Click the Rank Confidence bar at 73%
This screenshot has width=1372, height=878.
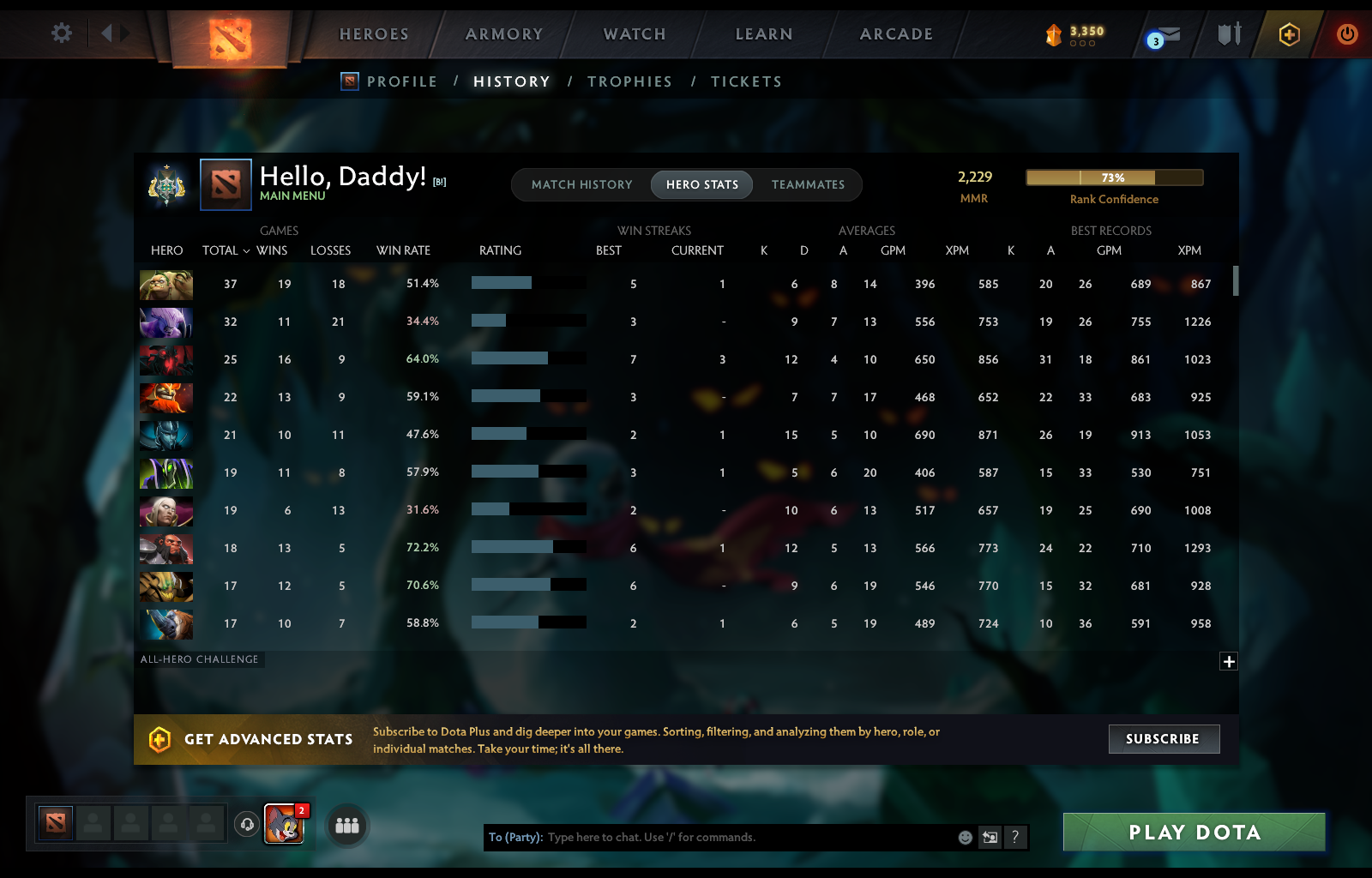[1114, 177]
